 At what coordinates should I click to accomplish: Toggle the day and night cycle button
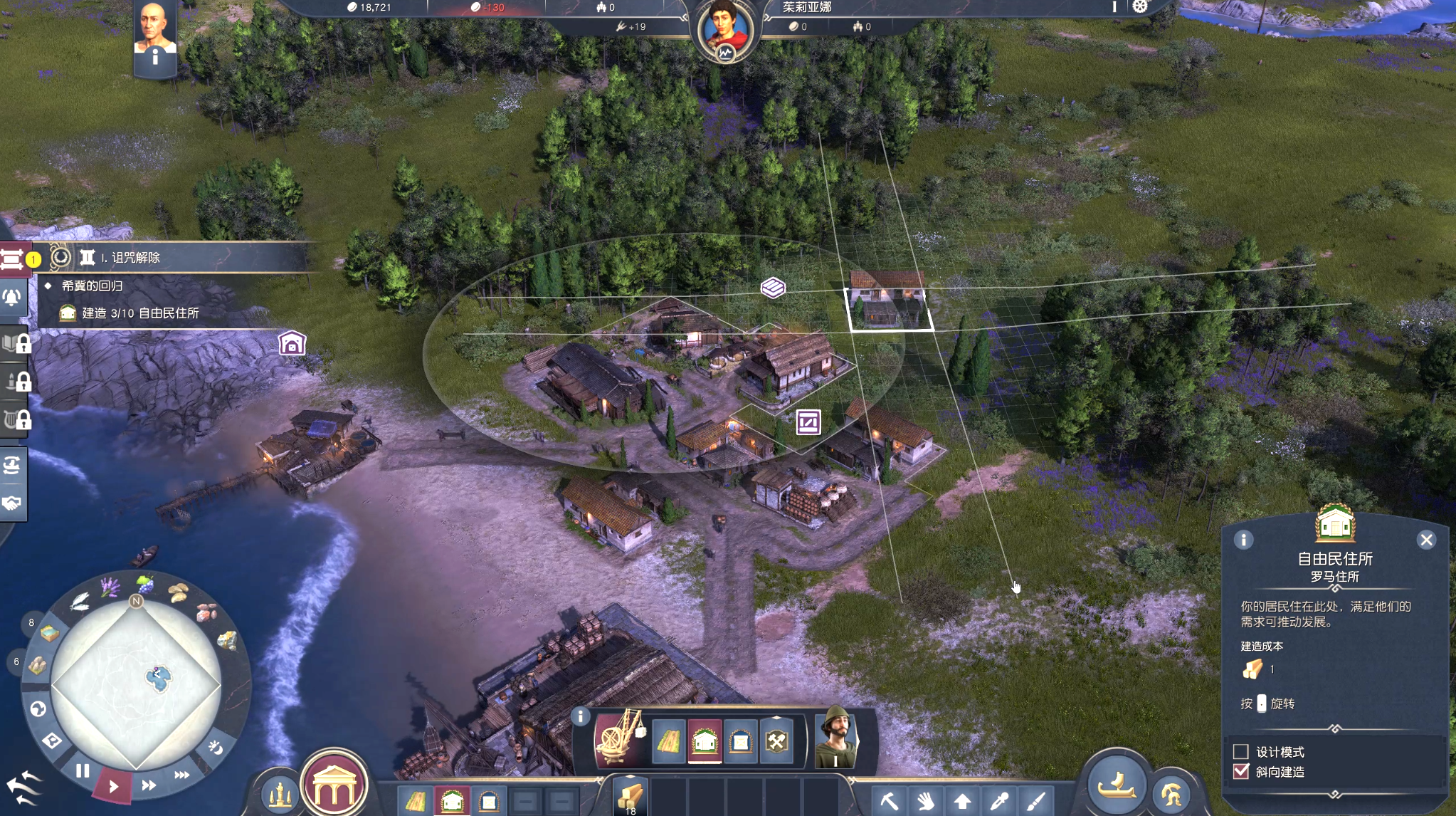[215, 747]
